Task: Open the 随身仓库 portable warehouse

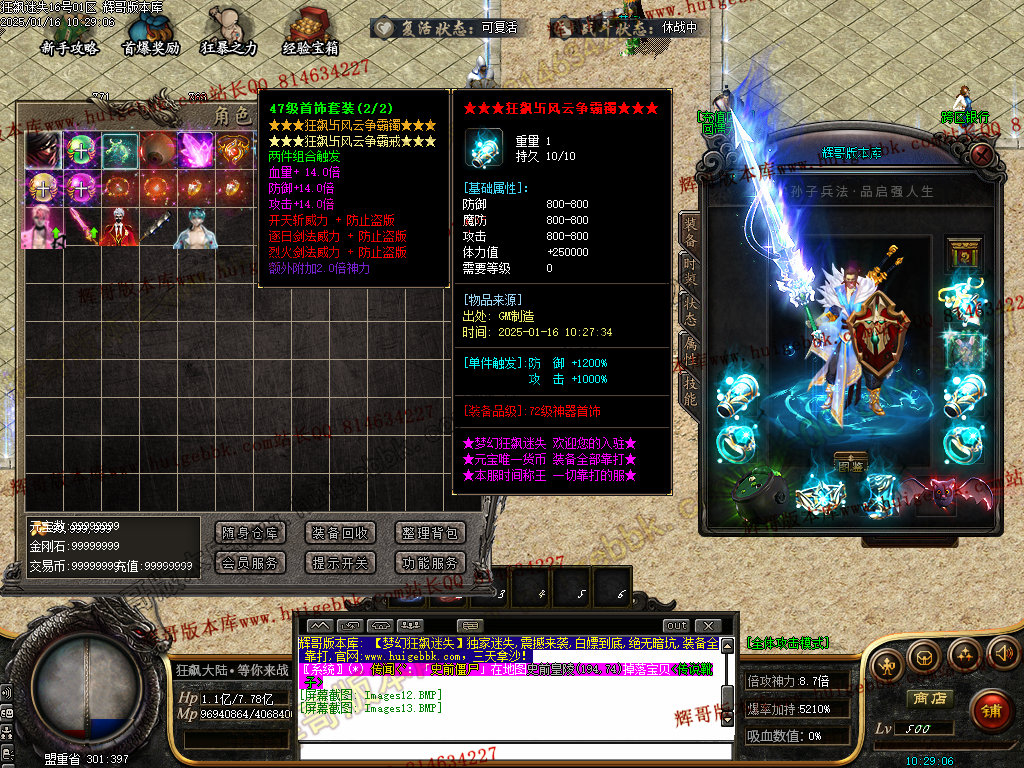Action: pyautogui.click(x=250, y=533)
